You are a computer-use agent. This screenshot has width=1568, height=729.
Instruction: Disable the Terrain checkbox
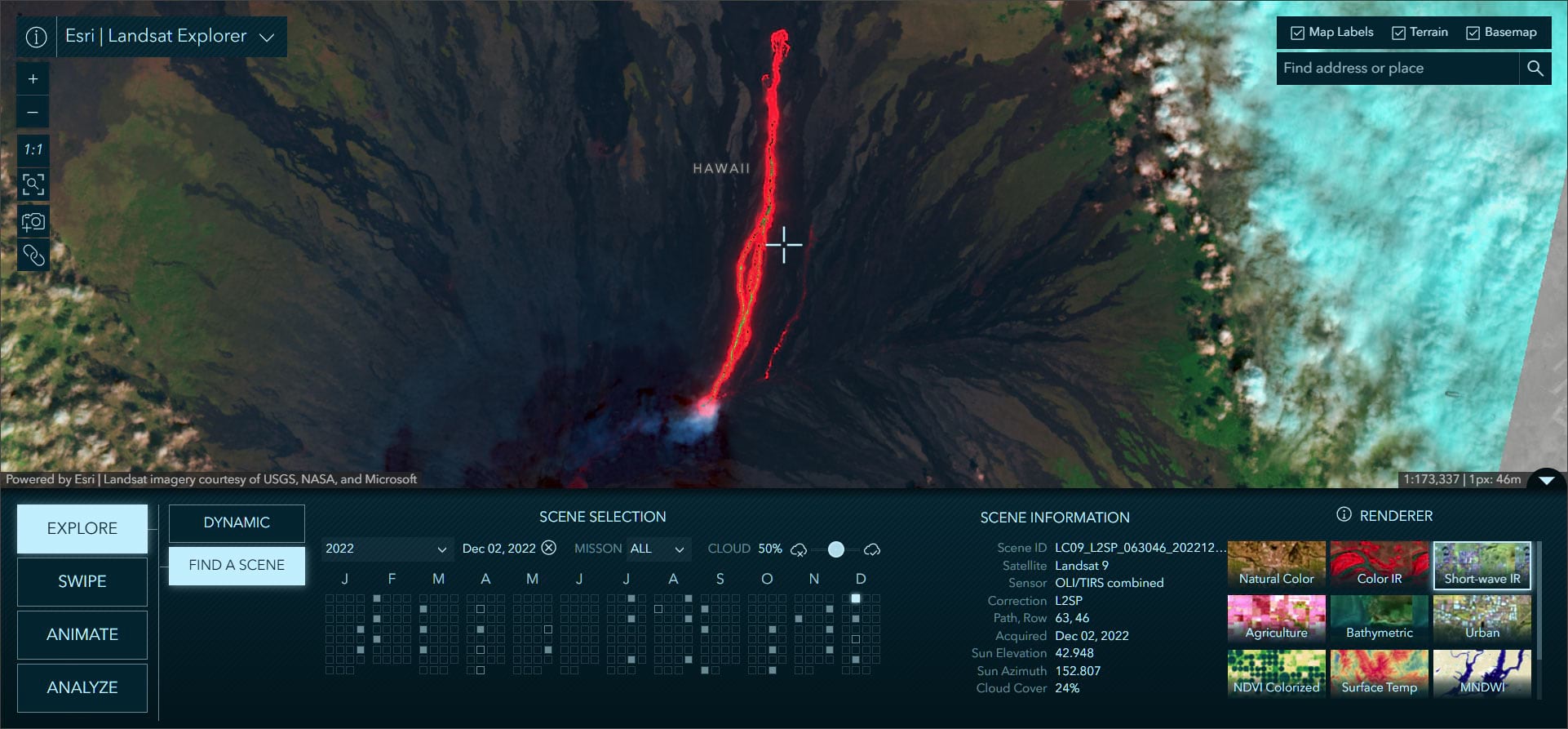pos(1398,32)
